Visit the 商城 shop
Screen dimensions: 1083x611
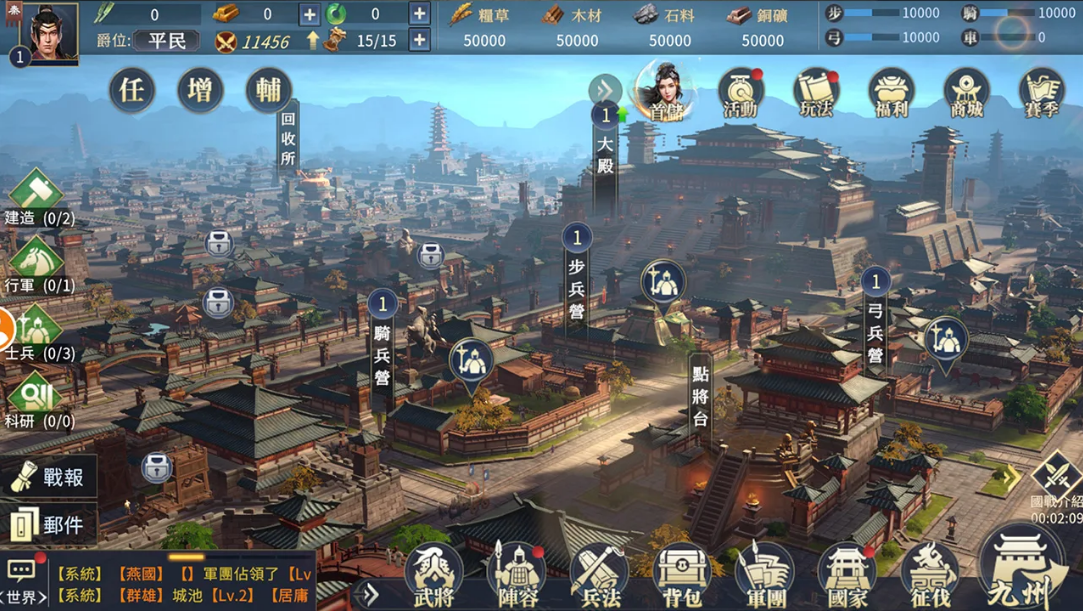(x=966, y=93)
